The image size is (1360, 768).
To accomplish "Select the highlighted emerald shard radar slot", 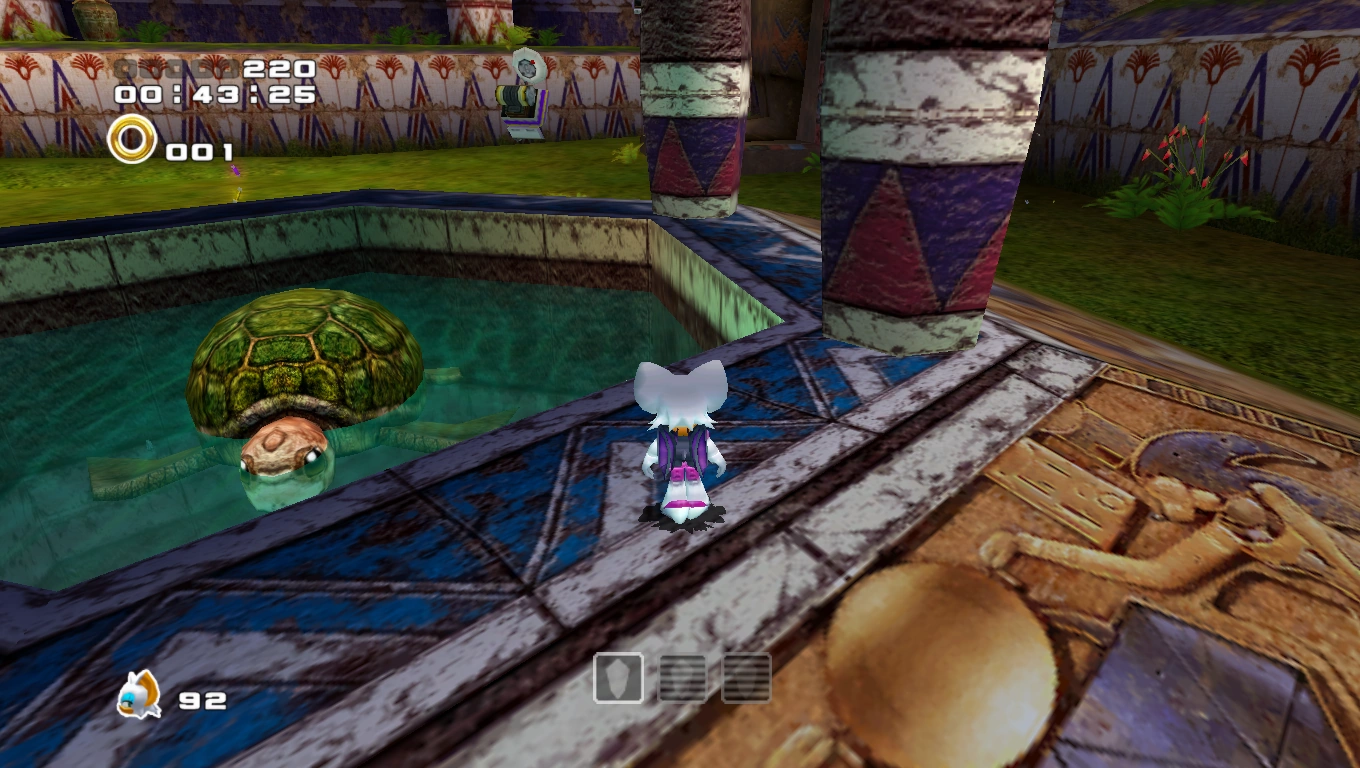I will 618,678.
